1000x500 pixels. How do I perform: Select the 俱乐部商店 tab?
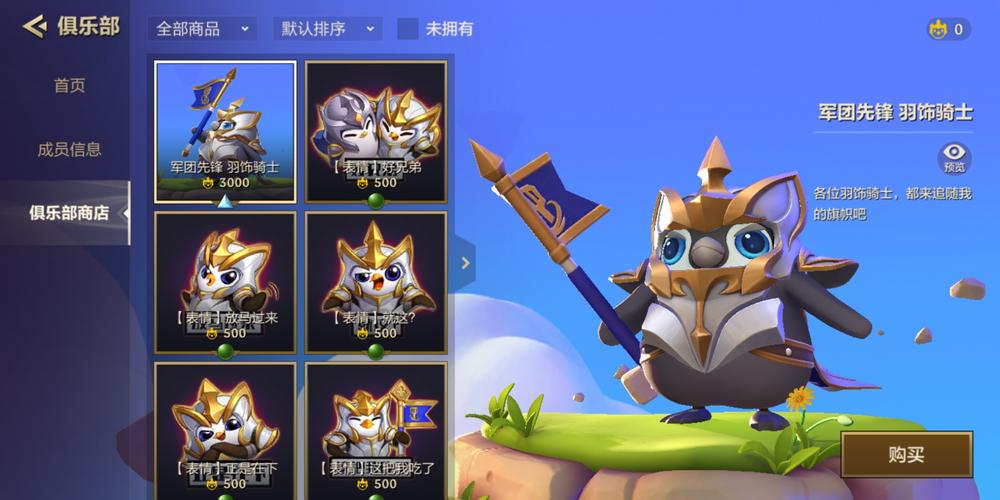click(69, 212)
